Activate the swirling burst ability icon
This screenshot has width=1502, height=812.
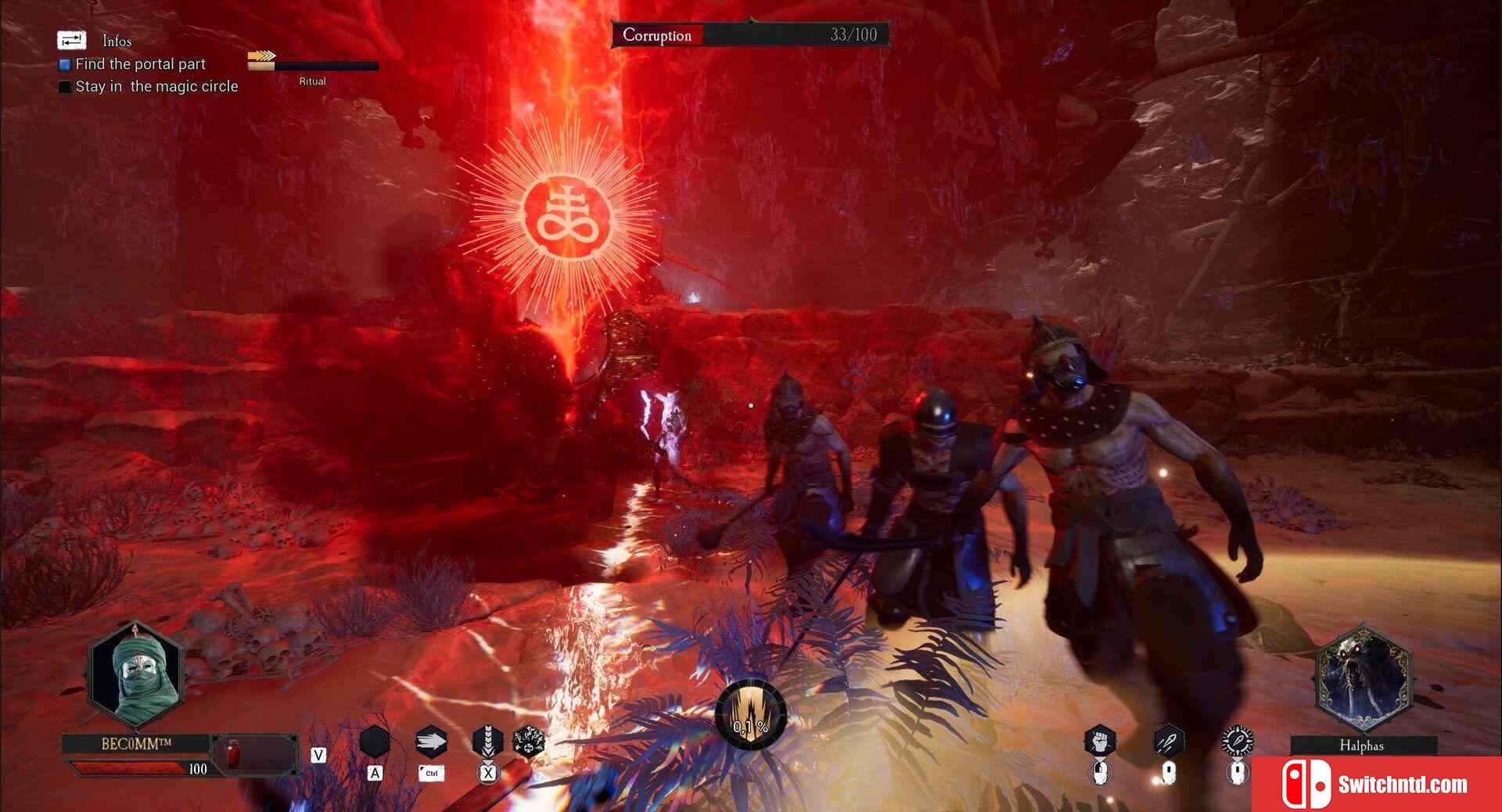[x=528, y=741]
